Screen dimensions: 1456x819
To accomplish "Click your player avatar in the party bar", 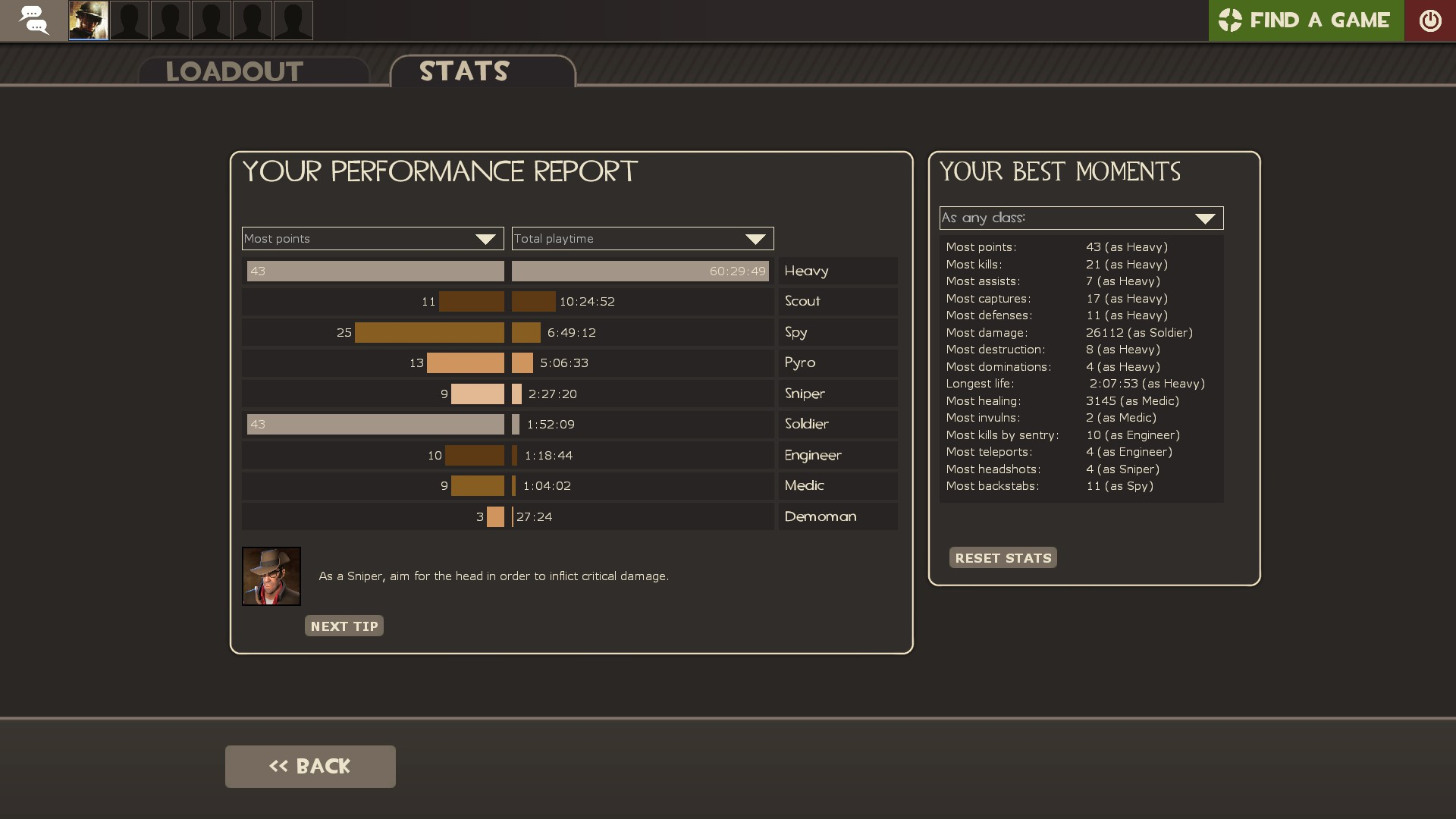I will click(88, 20).
